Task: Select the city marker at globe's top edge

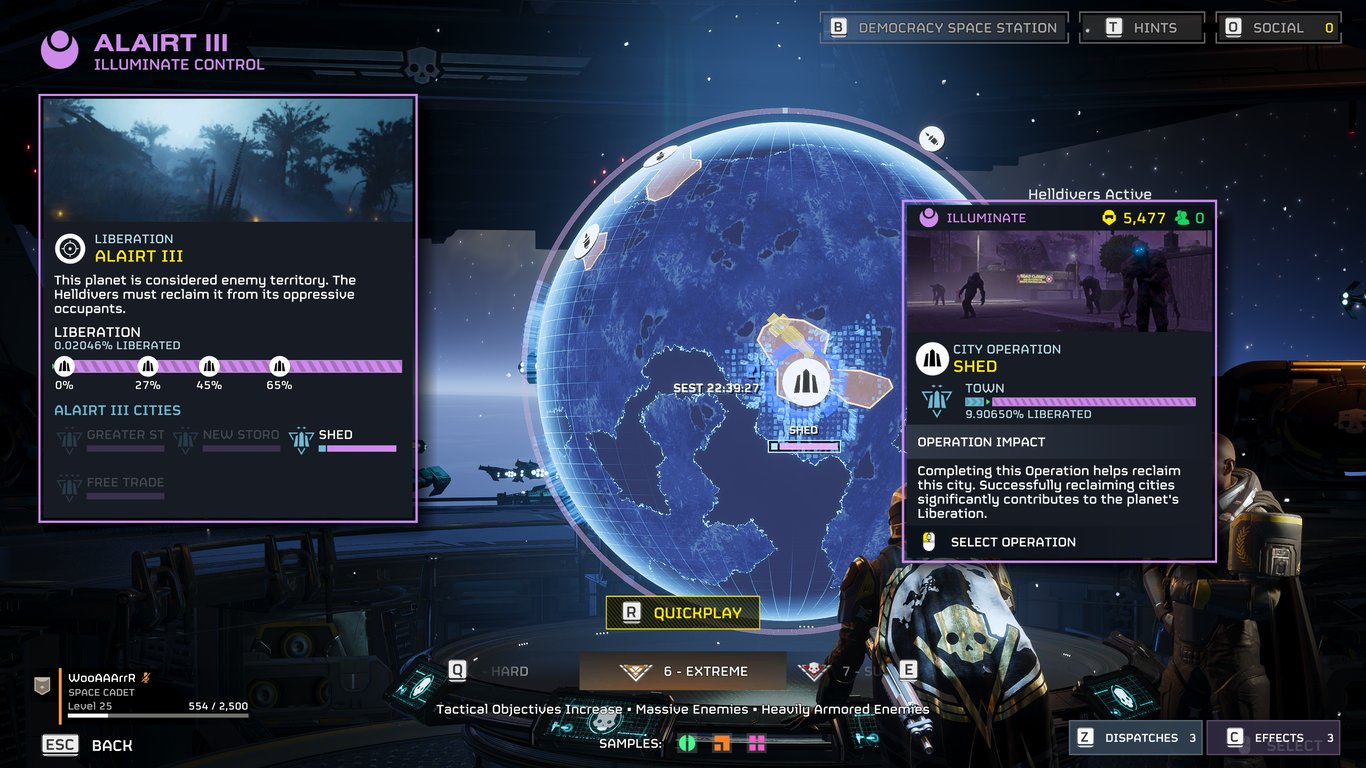Action: [661, 157]
